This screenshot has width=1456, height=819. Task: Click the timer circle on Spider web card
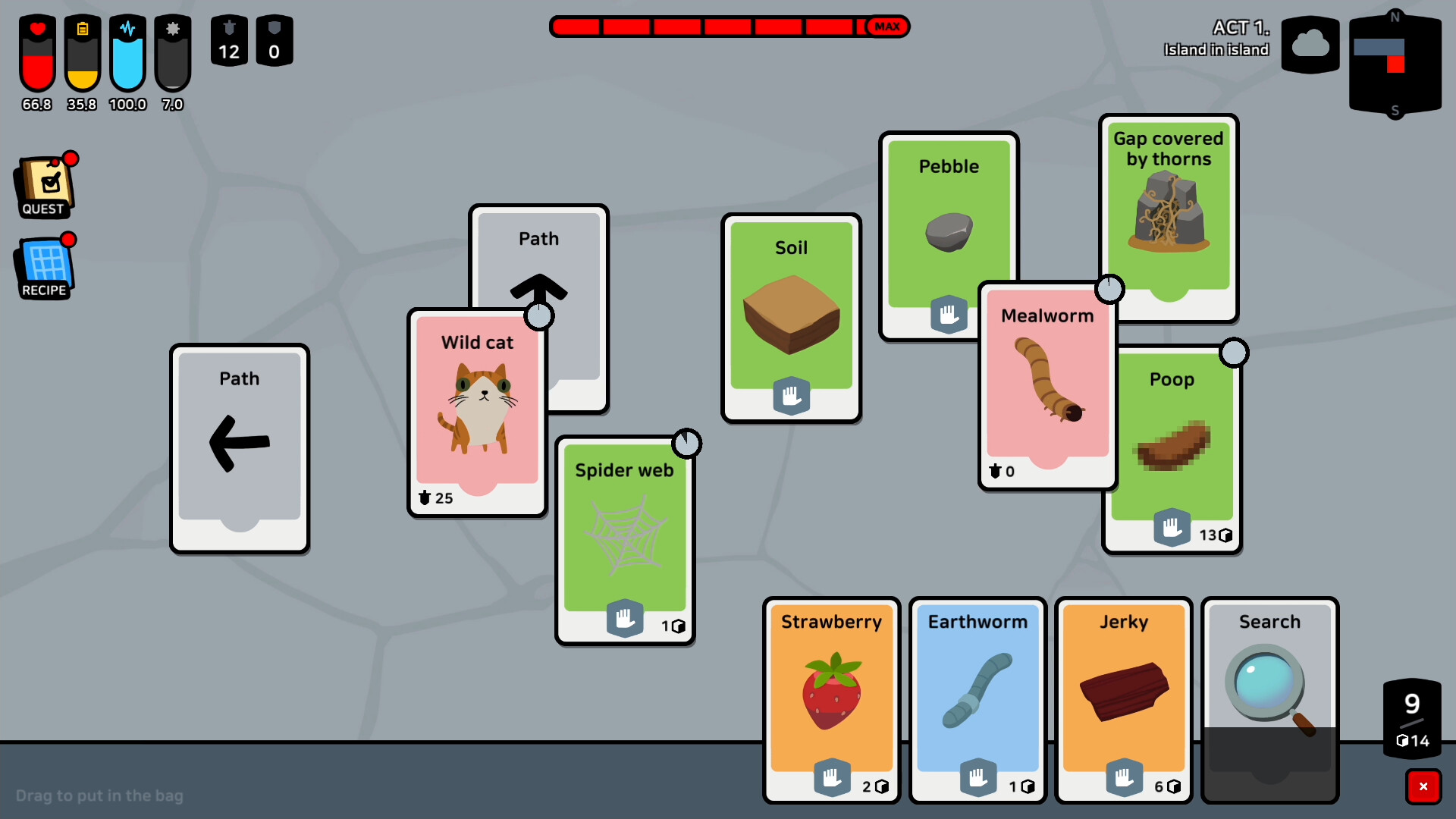click(687, 444)
